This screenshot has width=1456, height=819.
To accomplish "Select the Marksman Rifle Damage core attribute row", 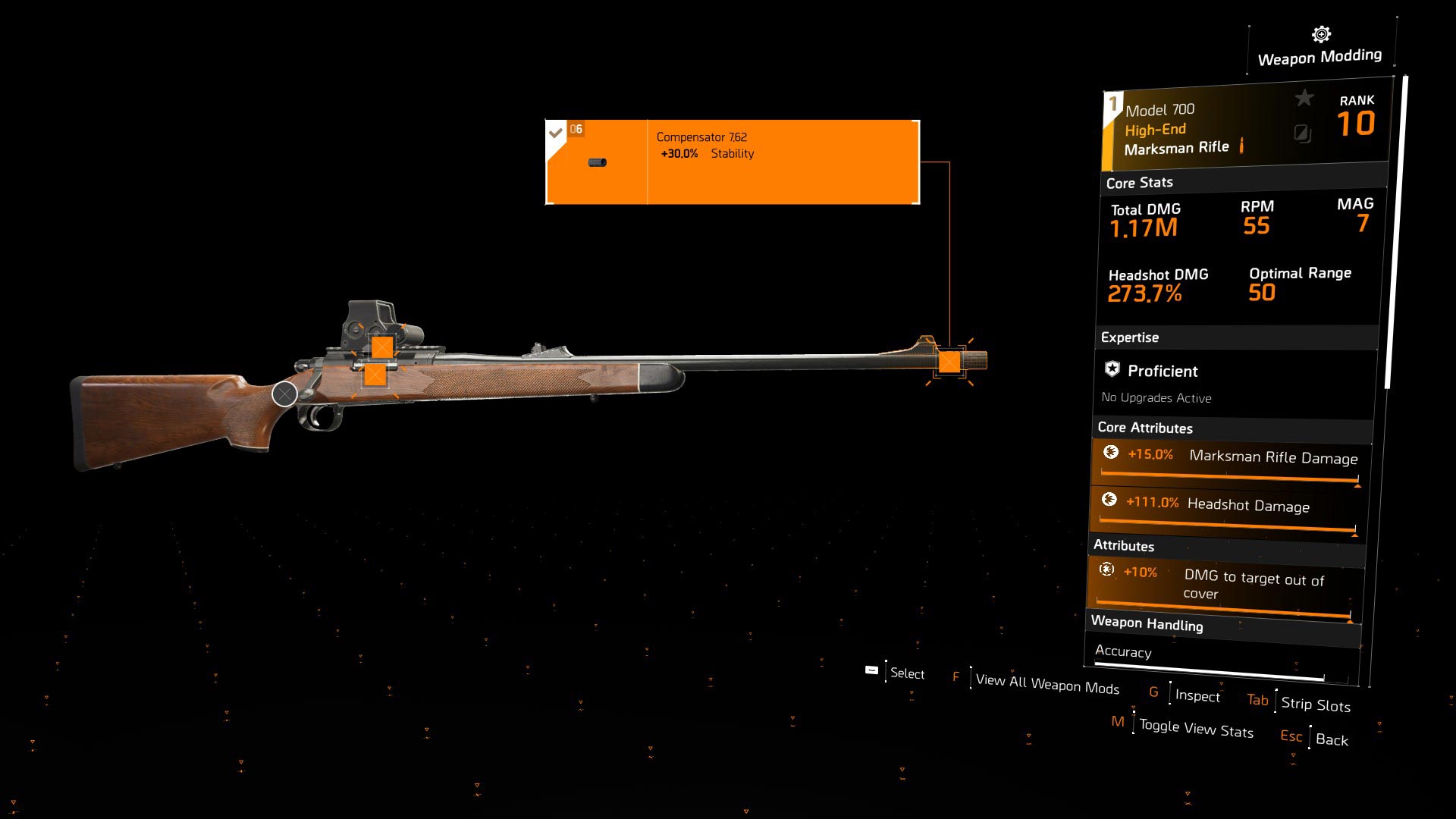I will [x=1226, y=461].
